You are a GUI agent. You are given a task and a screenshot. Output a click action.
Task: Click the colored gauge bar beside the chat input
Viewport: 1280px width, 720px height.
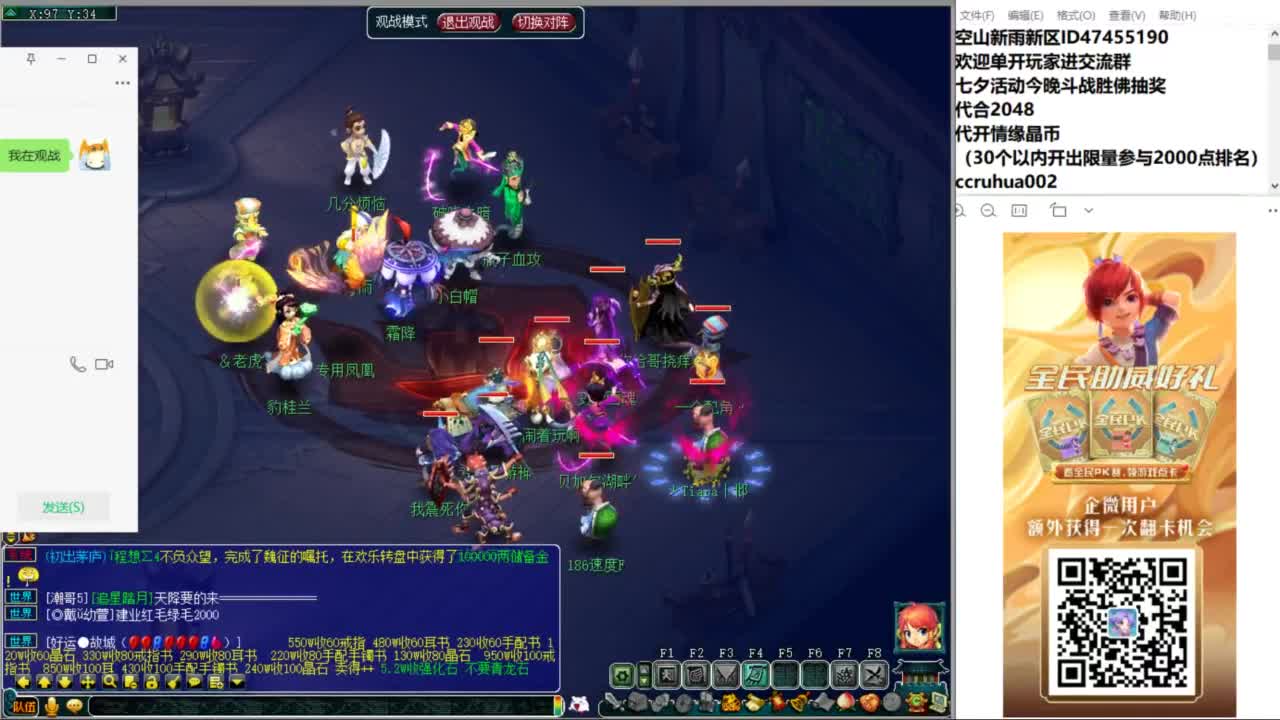pos(559,705)
